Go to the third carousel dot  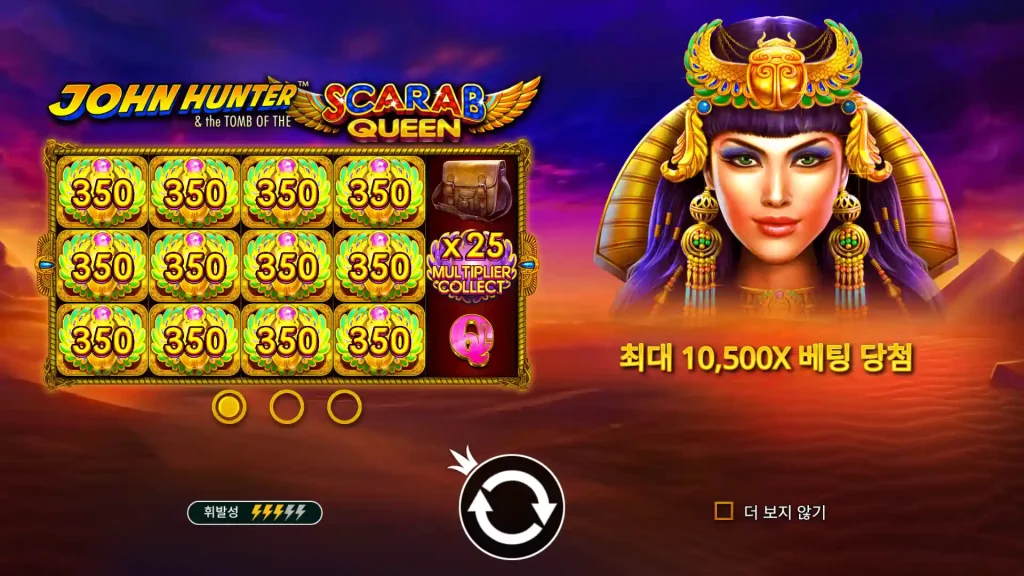pos(344,406)
